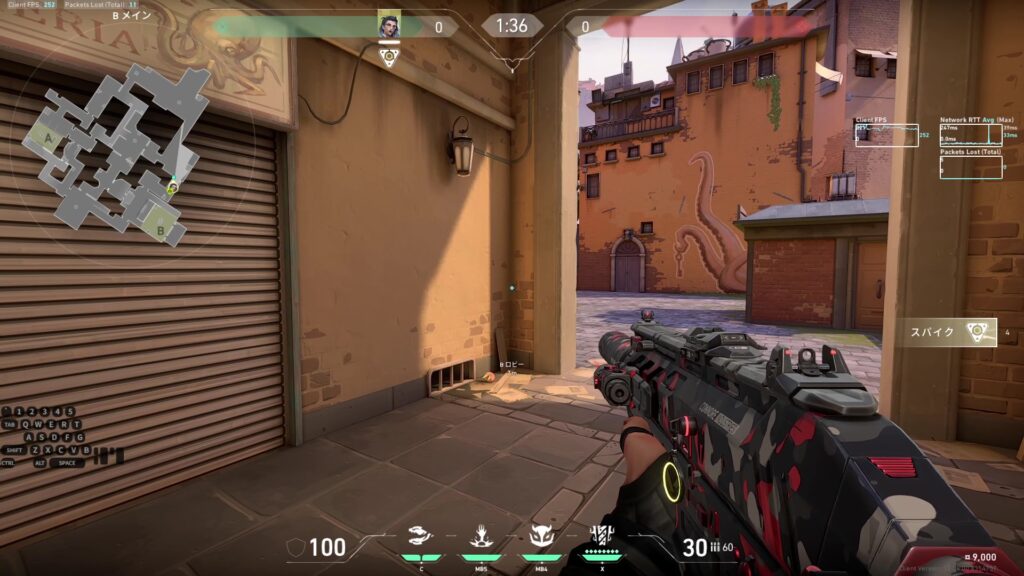
Task: Activate the twin fish C ability
Action: 419,537
